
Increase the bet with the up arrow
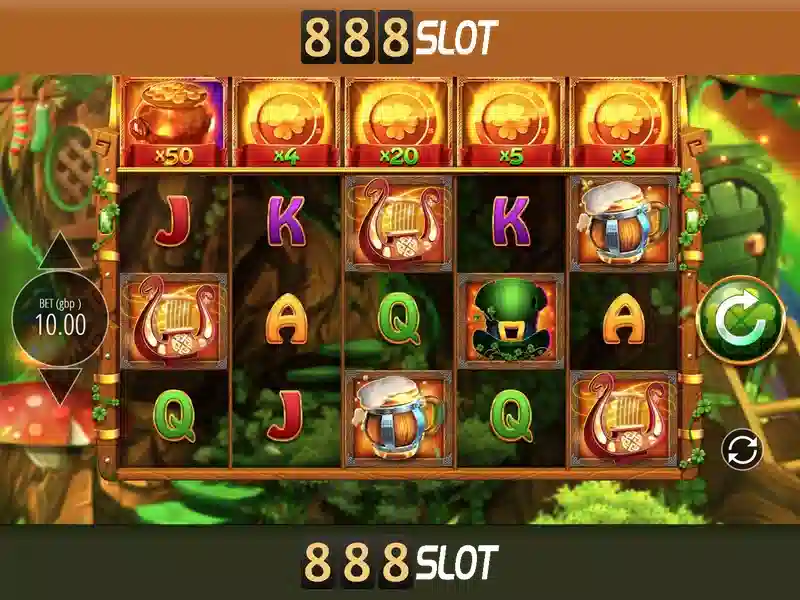pyautogui.click(x=60, y=253)
